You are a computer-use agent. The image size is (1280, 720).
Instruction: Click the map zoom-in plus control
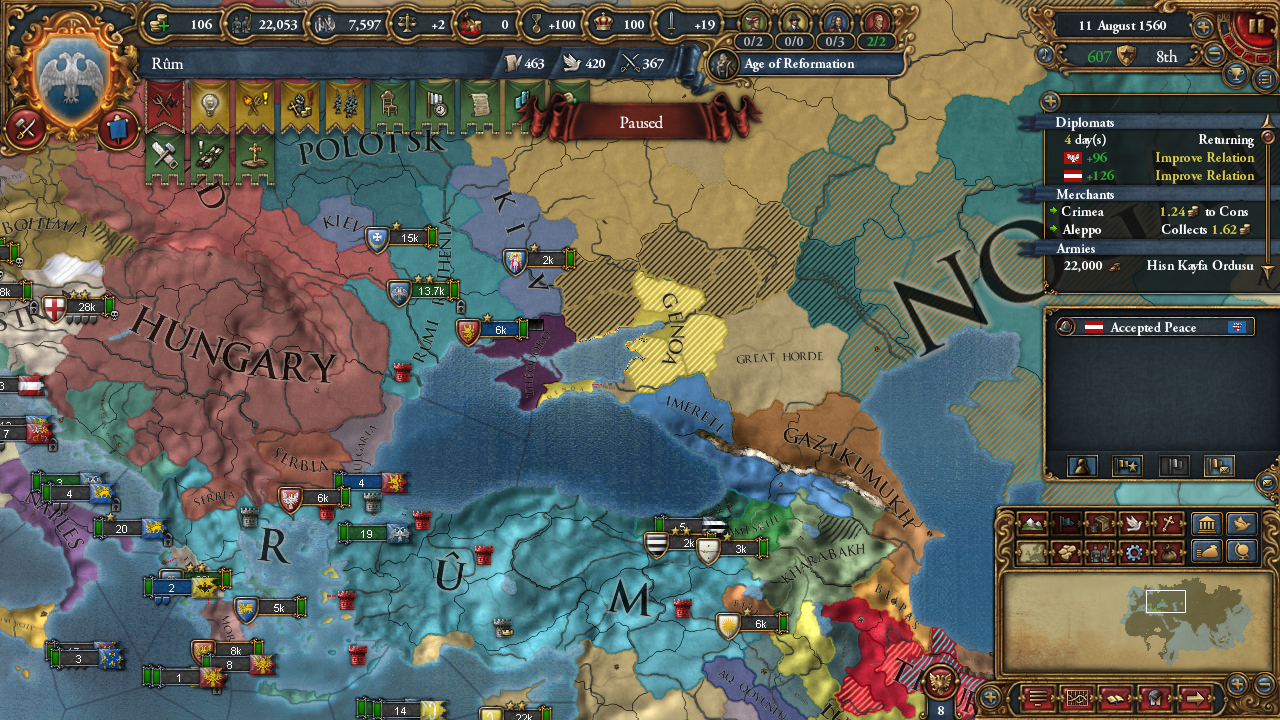pyautogui.click(x=1237, y=682)
